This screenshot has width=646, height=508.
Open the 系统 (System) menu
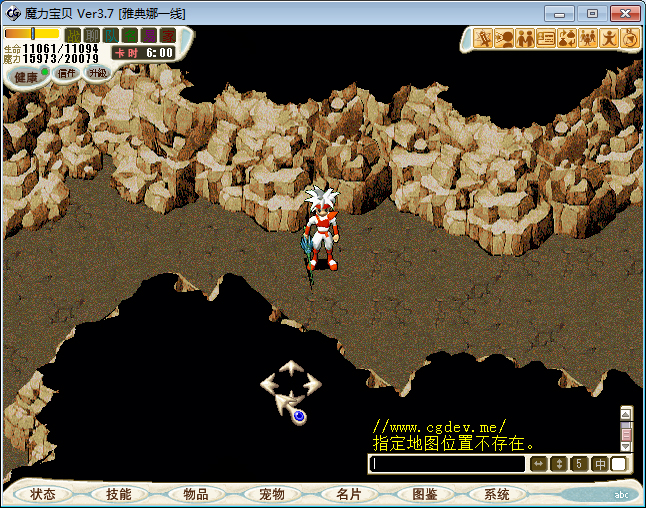[x=497, y=494]
